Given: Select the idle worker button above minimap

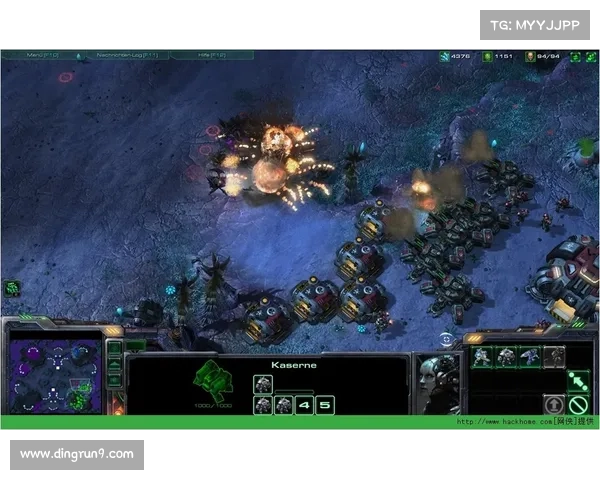Looking at the screenshot, I should click(x=13, y=288).
